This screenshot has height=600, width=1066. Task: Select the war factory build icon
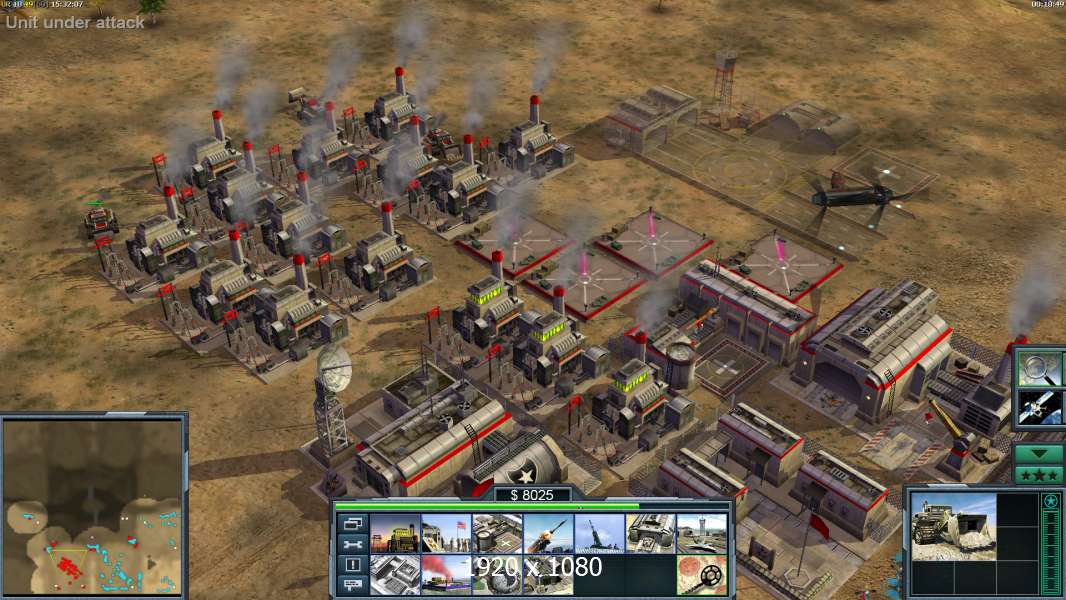(x=651, y=534)
